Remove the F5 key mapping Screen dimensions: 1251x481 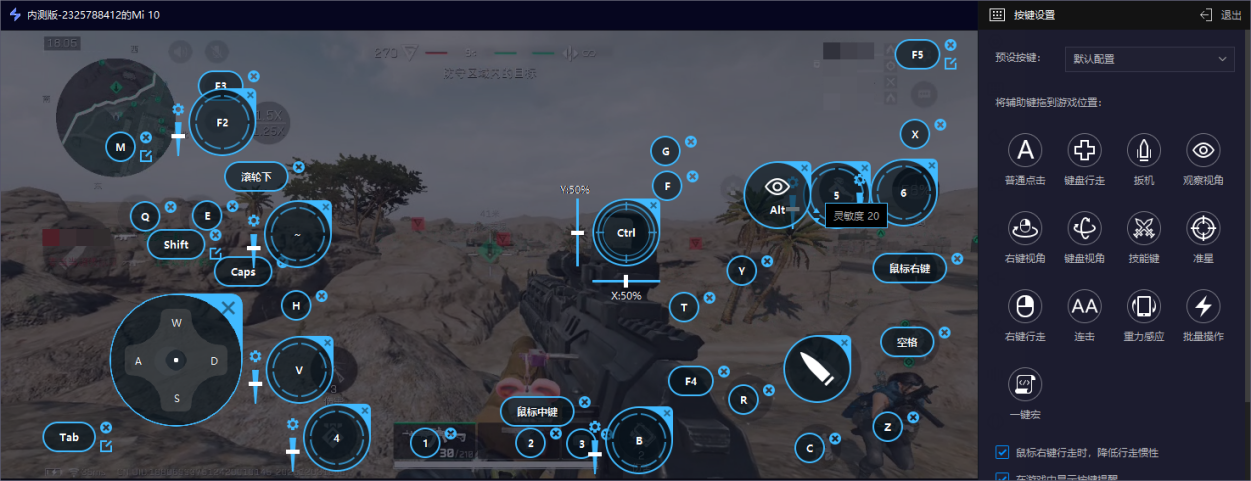[950, 45]
